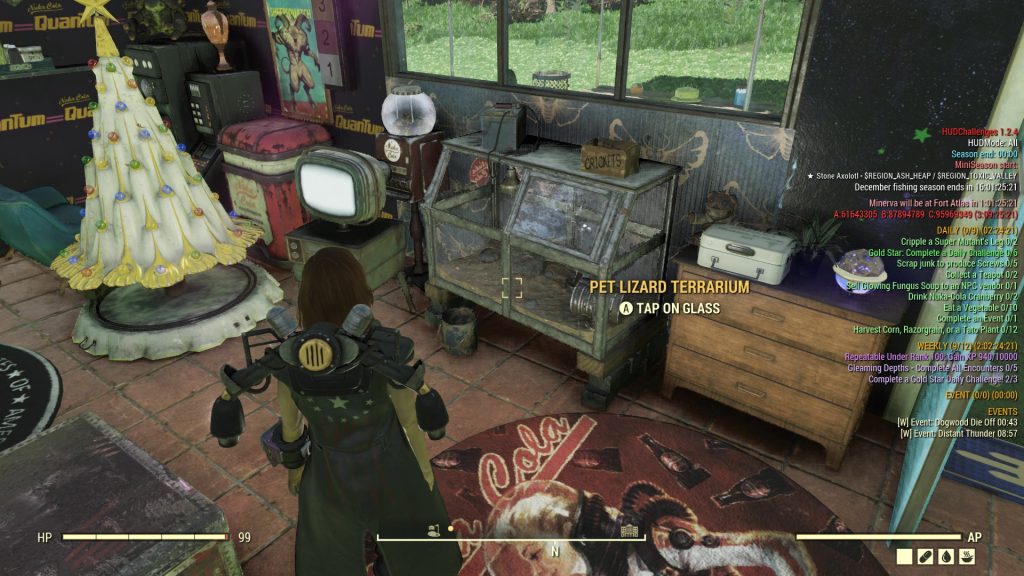Select the pill status effect icon
1024x576 pixels.
(x=927, y=557)
